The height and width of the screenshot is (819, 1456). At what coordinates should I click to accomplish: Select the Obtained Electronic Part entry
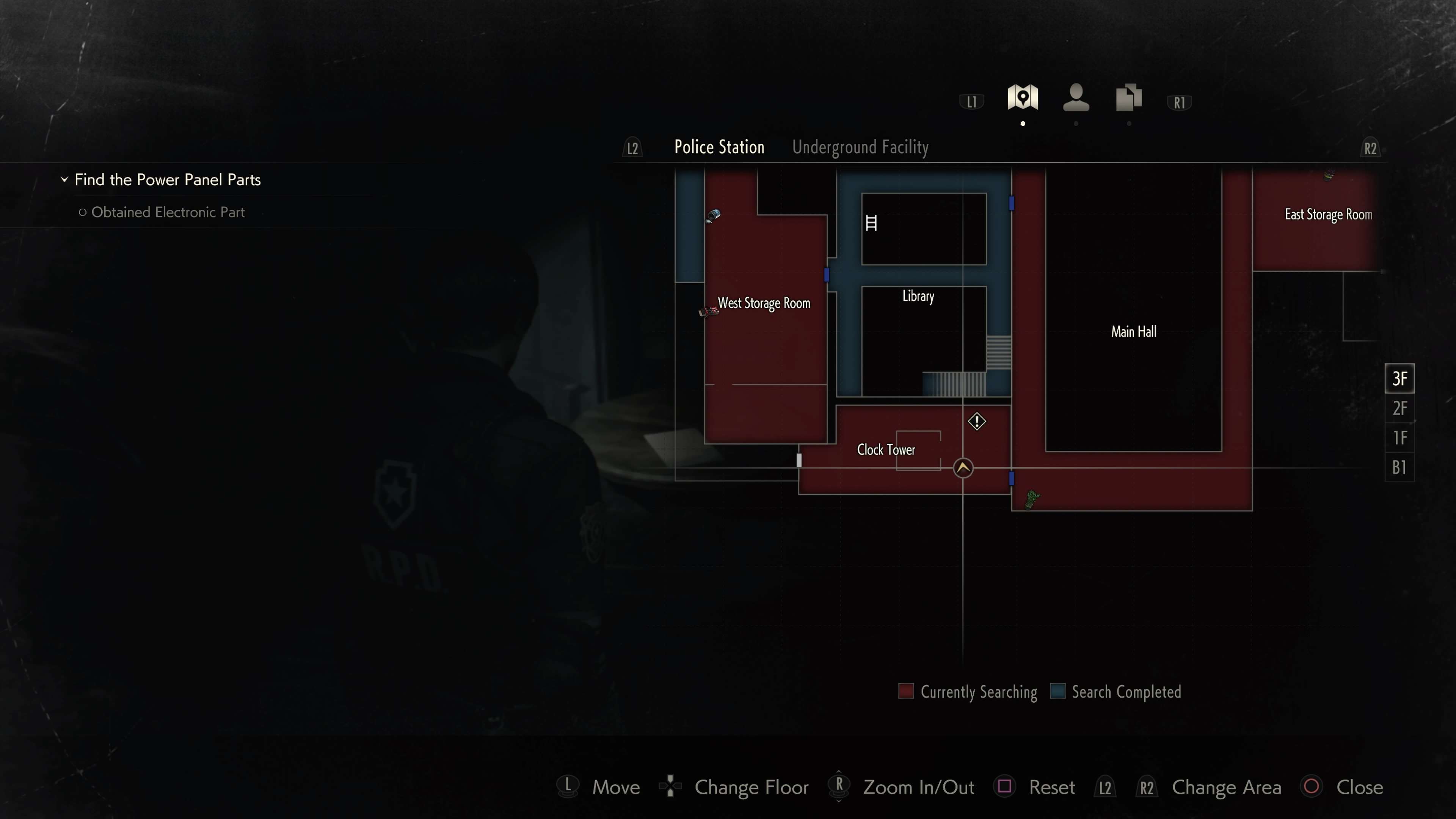pos(168,212)
